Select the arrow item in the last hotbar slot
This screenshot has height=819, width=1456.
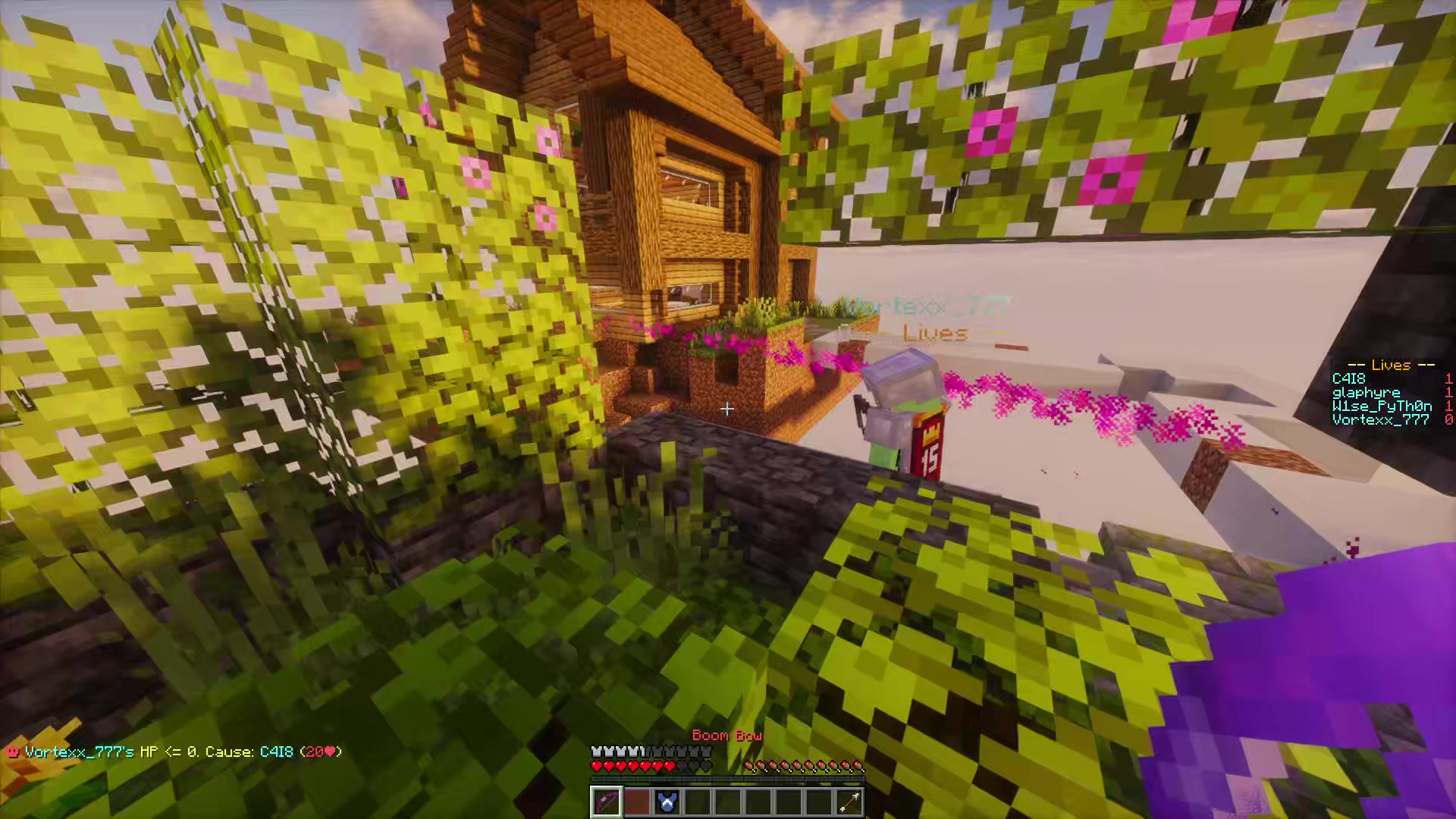point(848,800)
